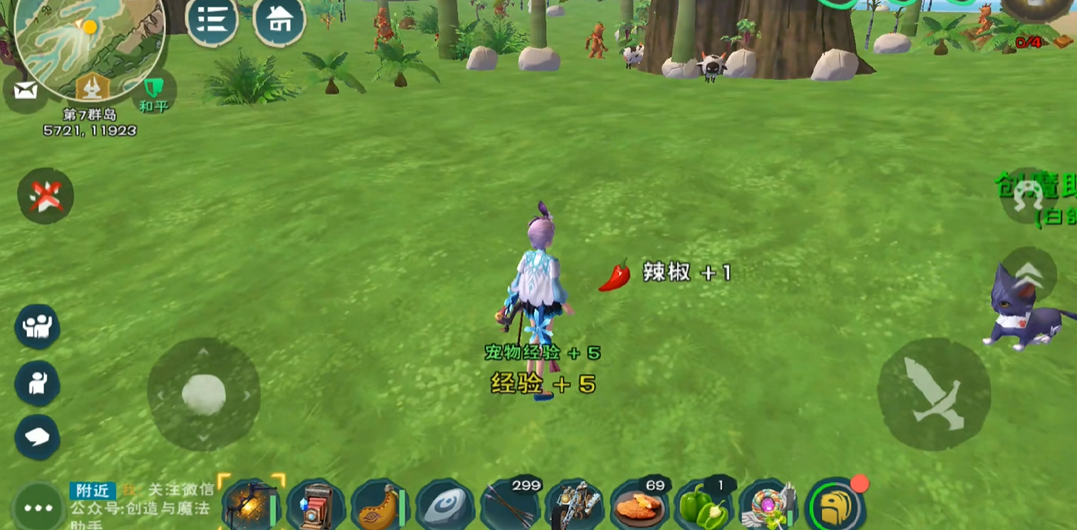The width and height of the screenshot is (1077, 530).
Task: Open the character emote icon
Action: coord(37,382)
